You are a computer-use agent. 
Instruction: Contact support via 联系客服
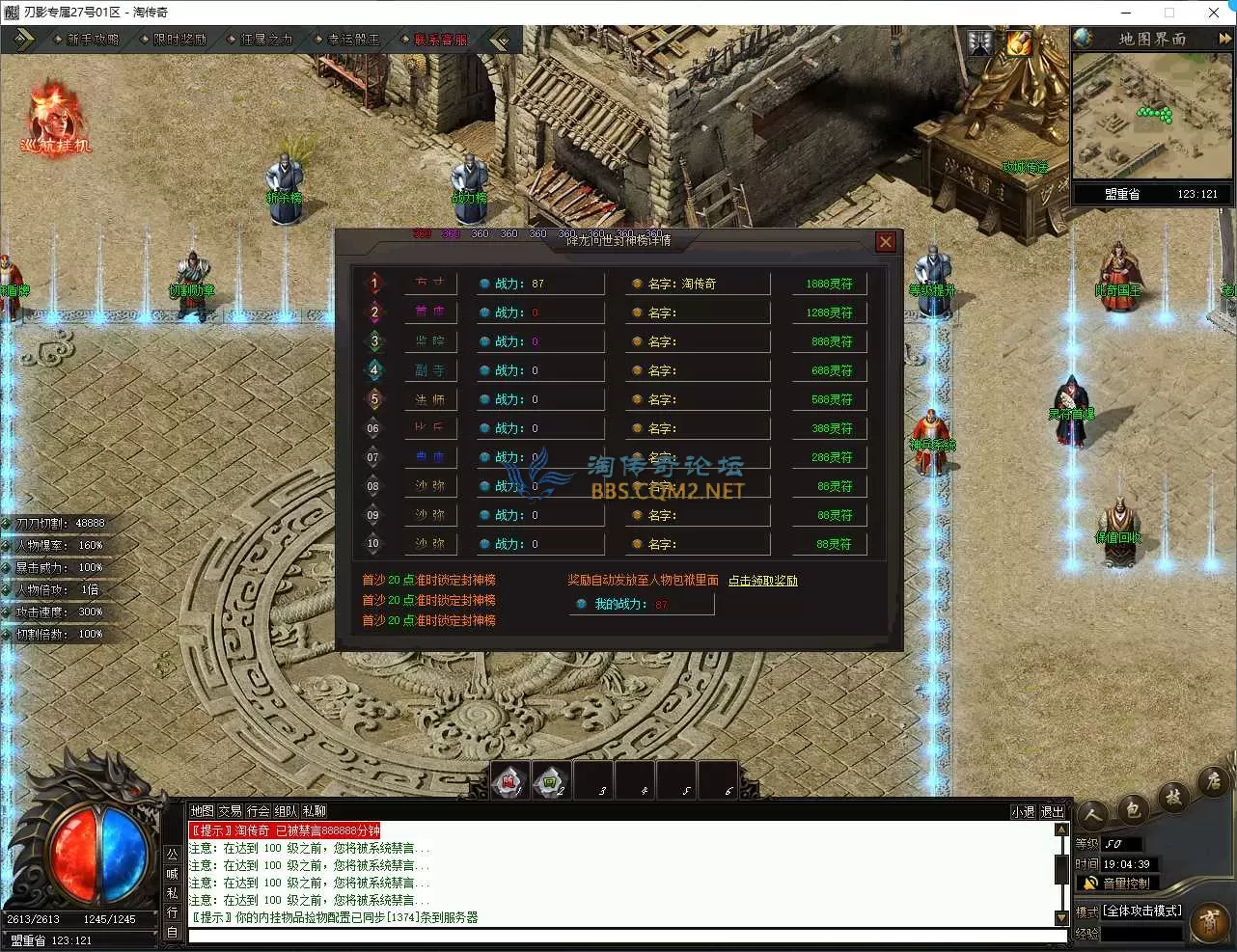[x=440, y=40]
